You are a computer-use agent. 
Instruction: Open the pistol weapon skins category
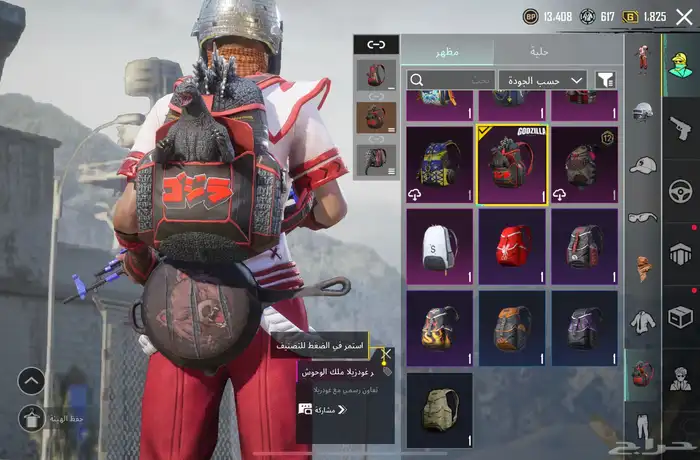[681, 127]
